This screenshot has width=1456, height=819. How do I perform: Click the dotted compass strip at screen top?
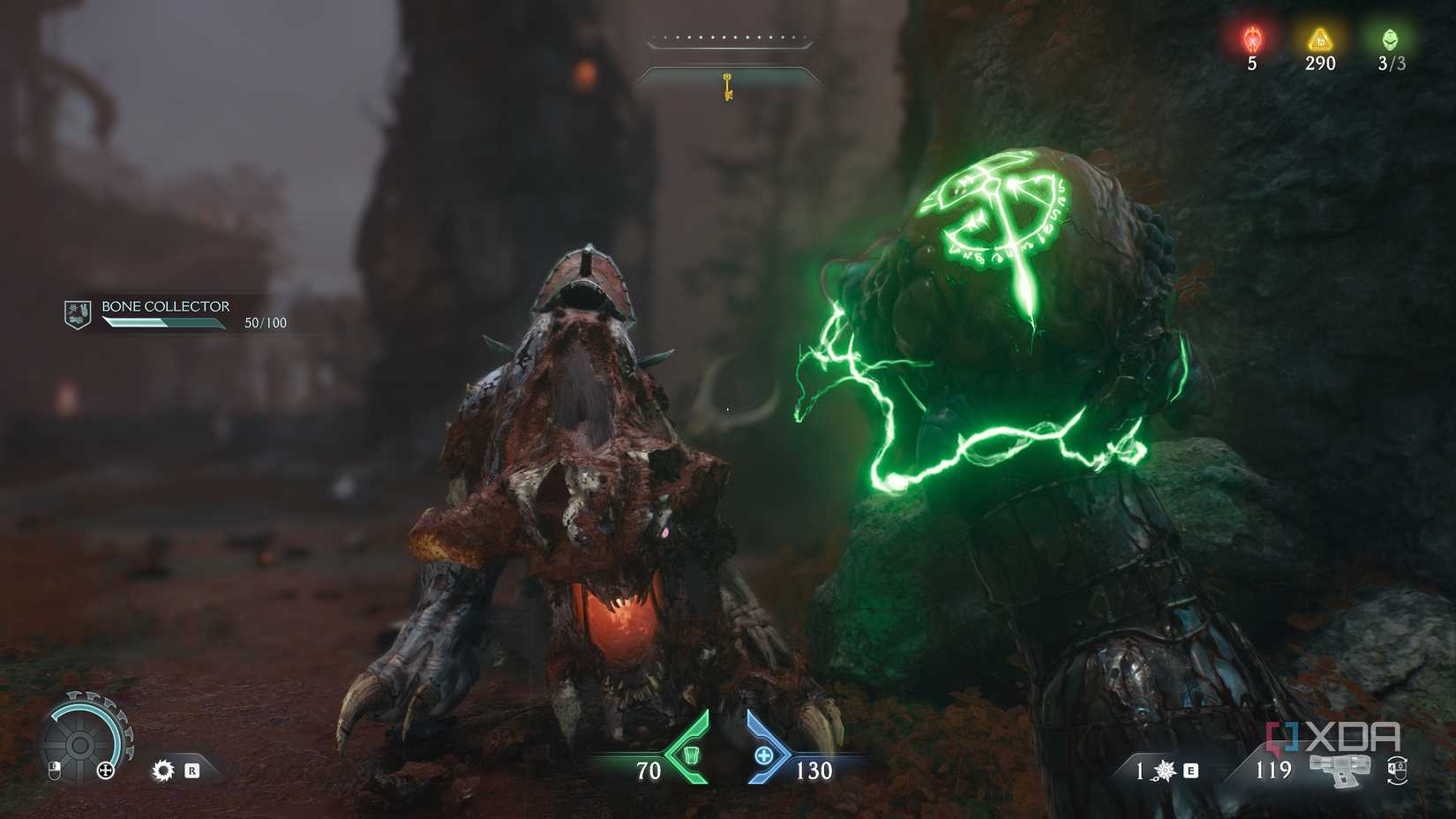click(x=727, y=39)
